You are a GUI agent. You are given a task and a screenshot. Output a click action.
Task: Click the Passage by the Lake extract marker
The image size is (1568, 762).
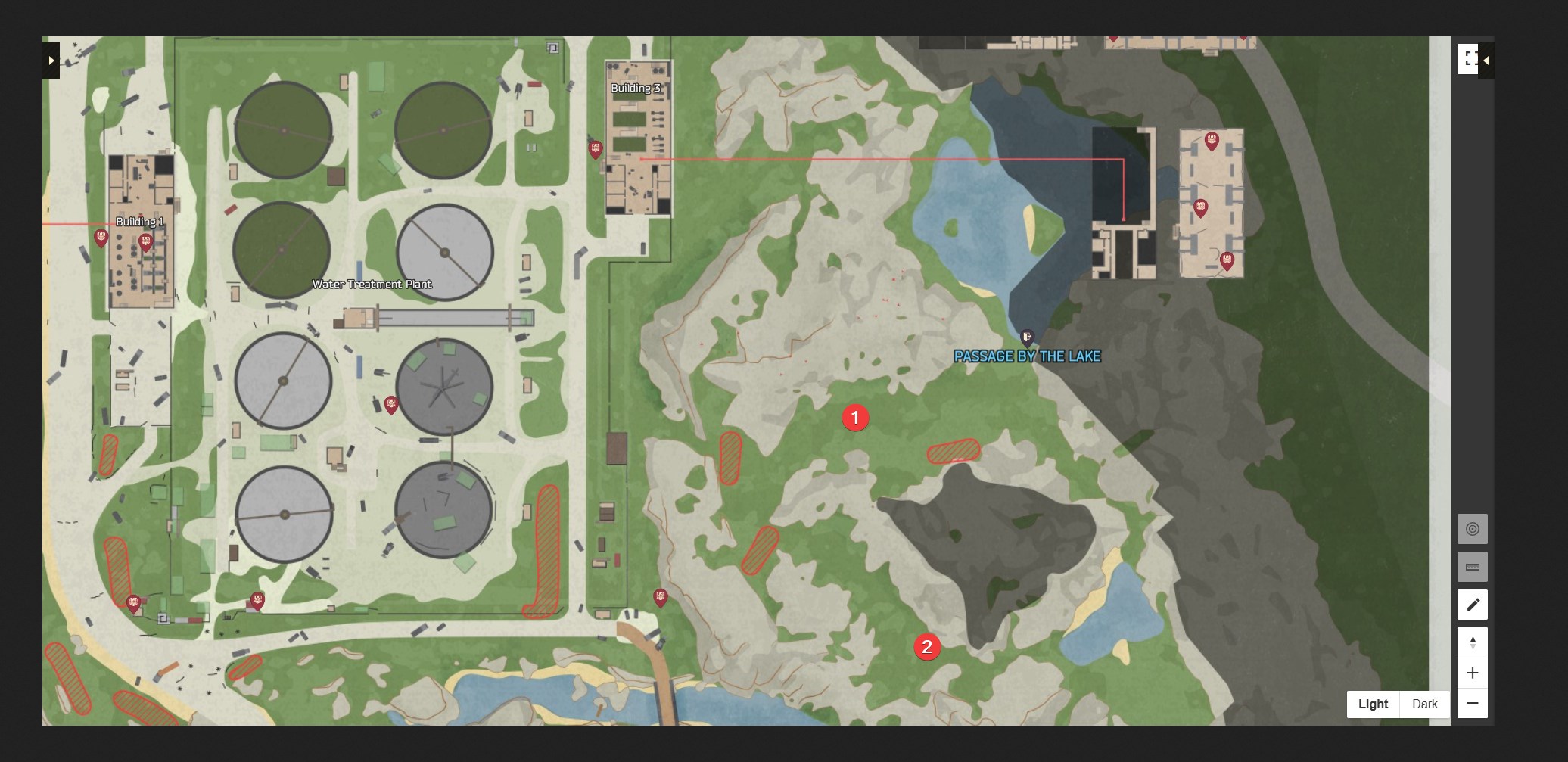1027,337
